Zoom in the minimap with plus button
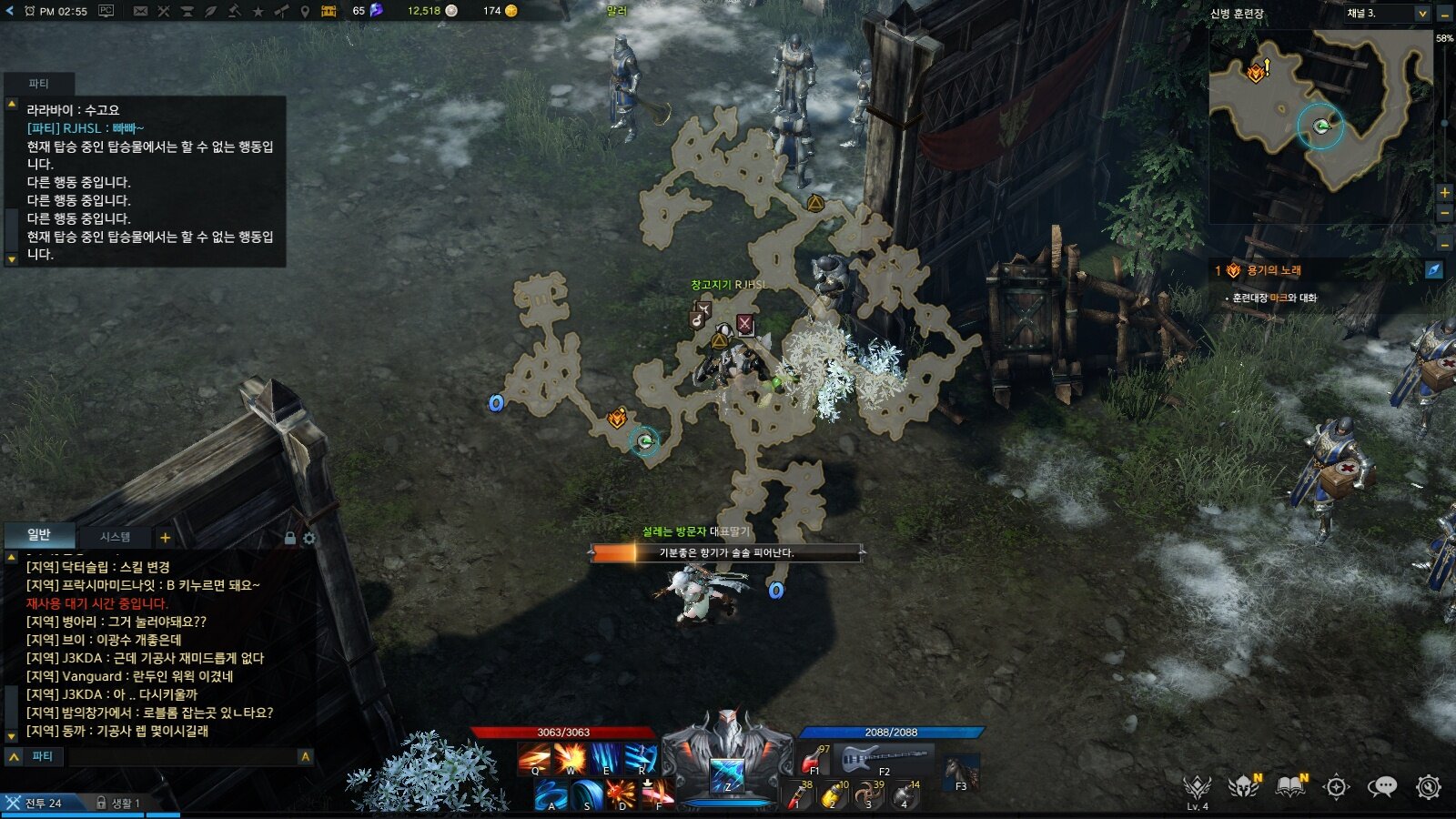The height and width of the screenshot is (819, 1456). (1444, 193)
